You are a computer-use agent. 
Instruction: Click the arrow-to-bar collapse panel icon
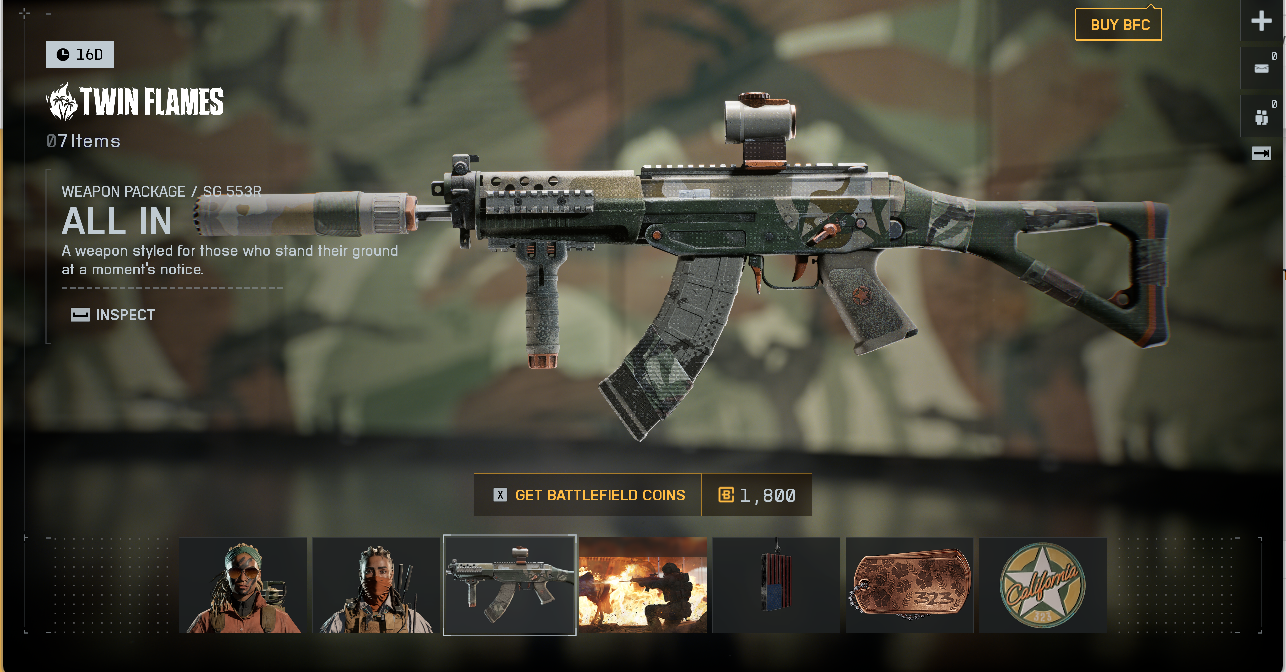click(x=1261, y=153)
